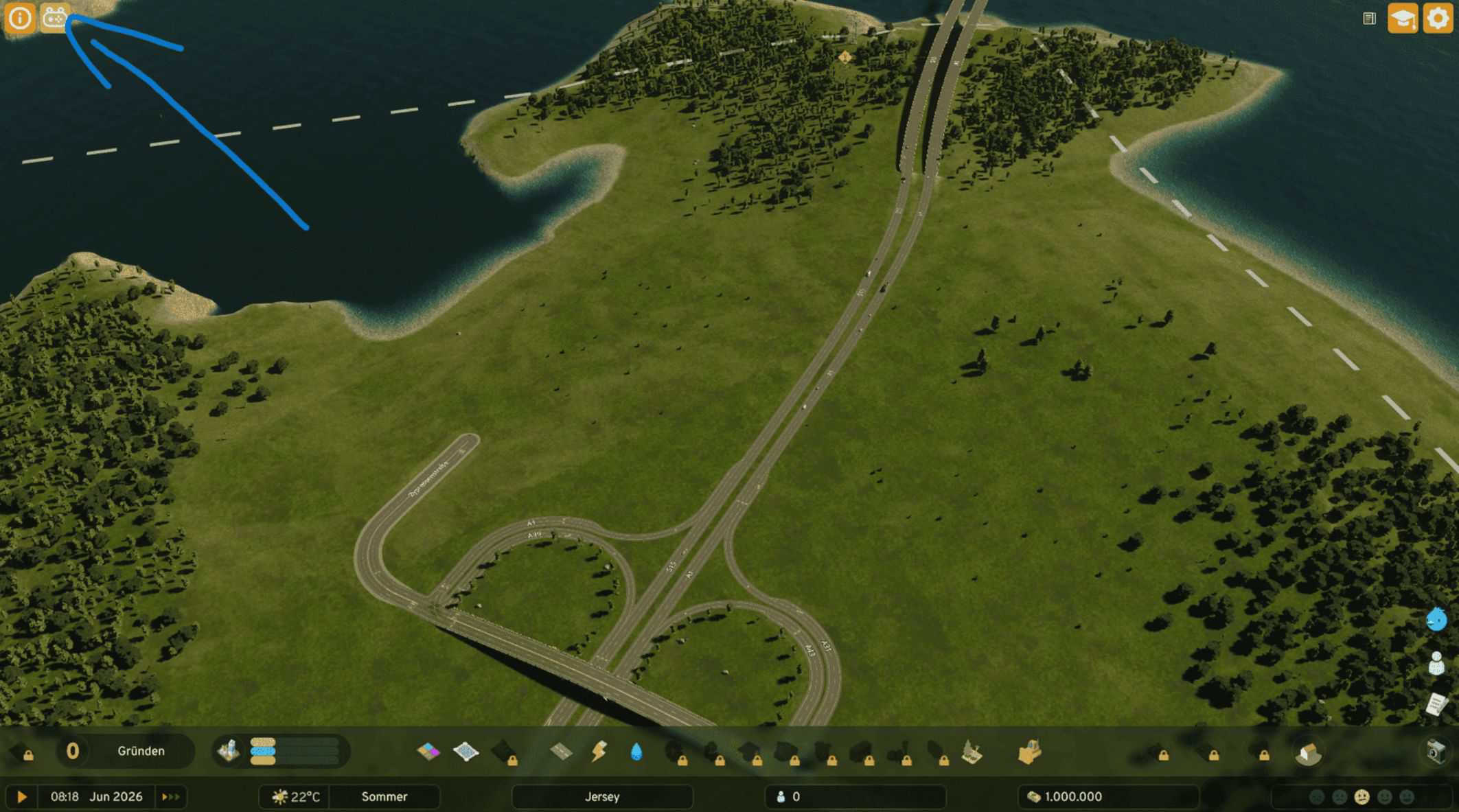Open the city information panel icon

[x=19, y=18]
